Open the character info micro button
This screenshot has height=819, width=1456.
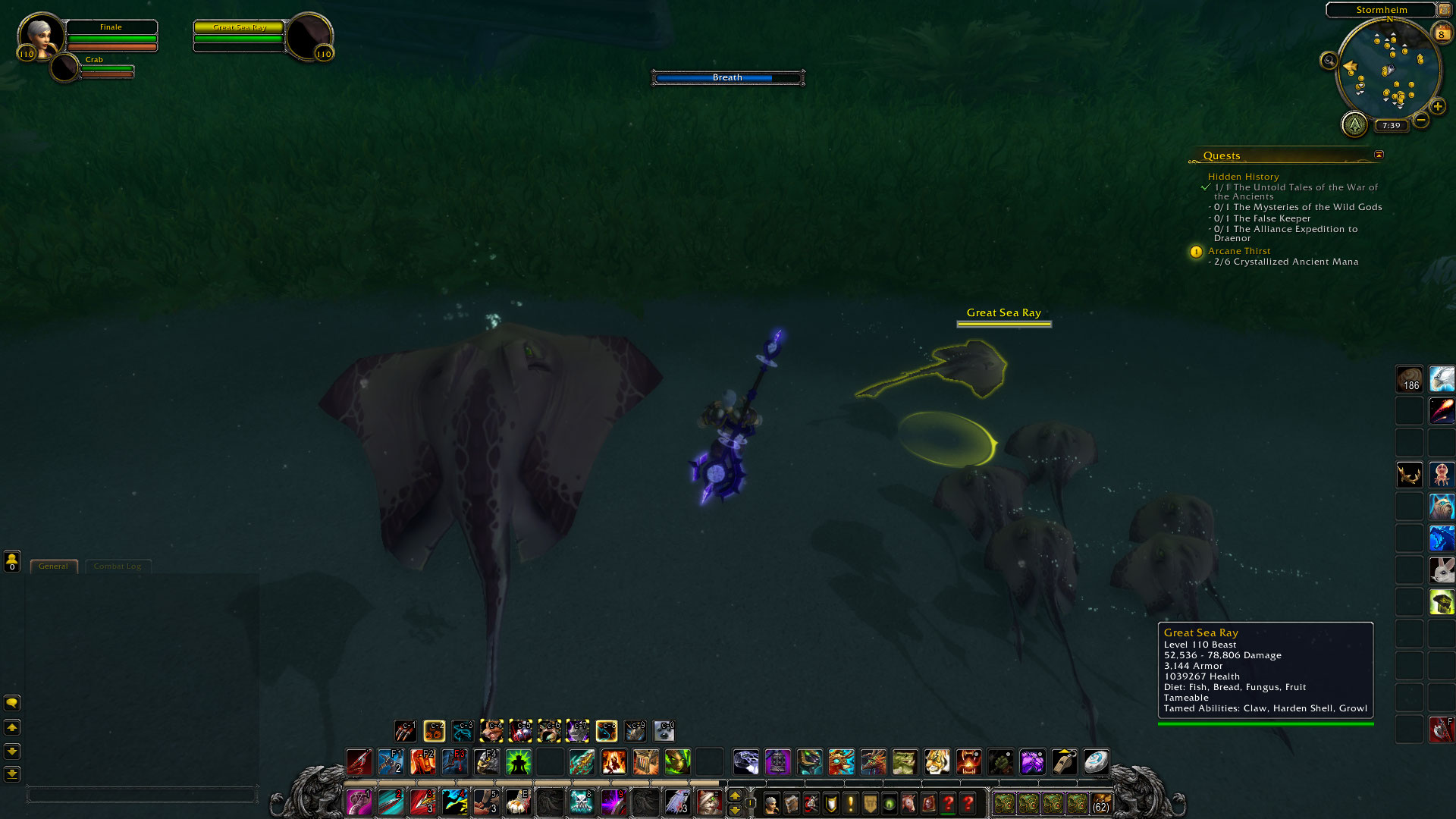coord(772,803)
